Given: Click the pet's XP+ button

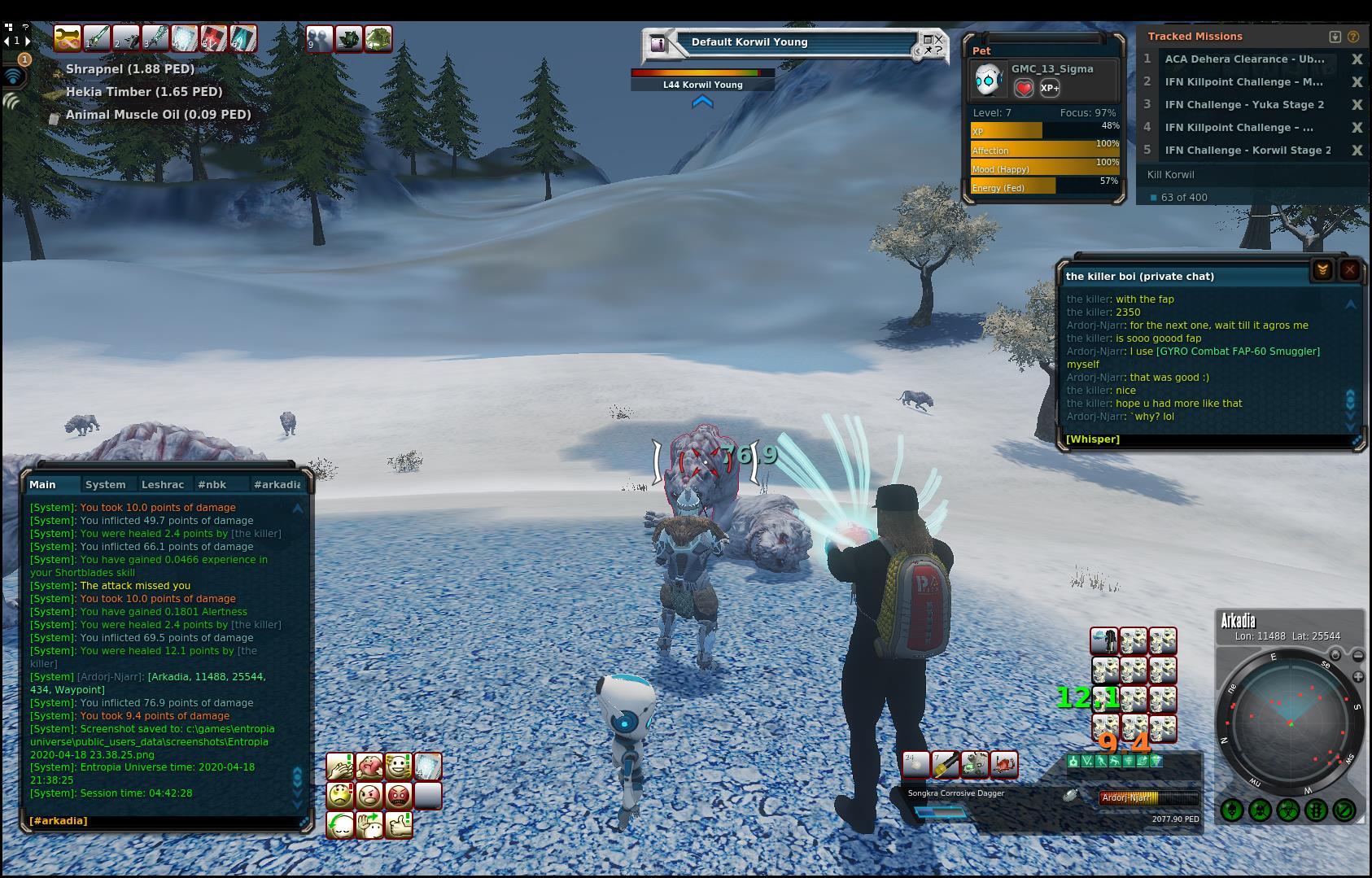Looking at the screenshot, I should point(1050,88).
